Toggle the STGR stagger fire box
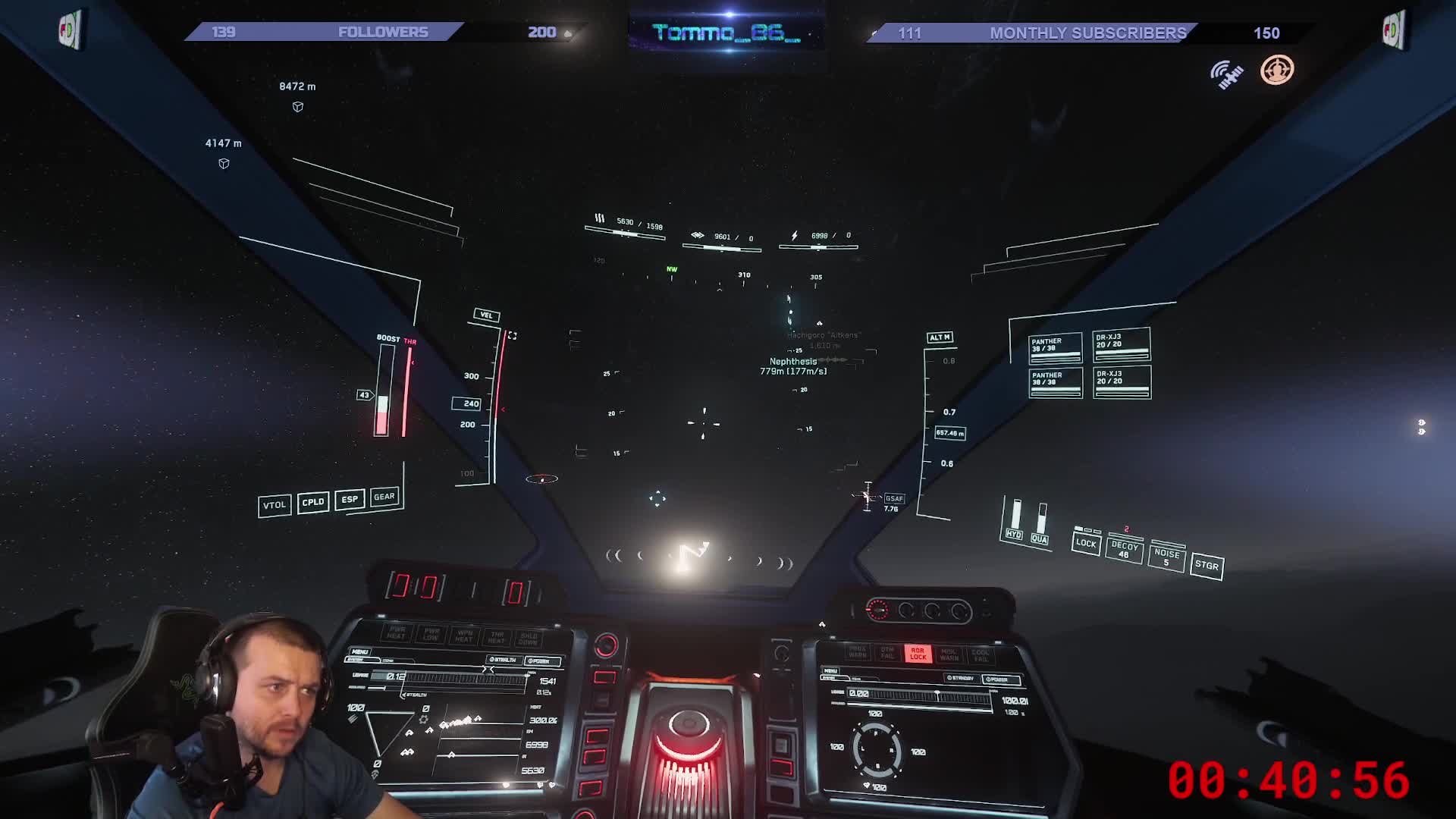This screenshot has height=819, width=1456. coord(1207,565)
